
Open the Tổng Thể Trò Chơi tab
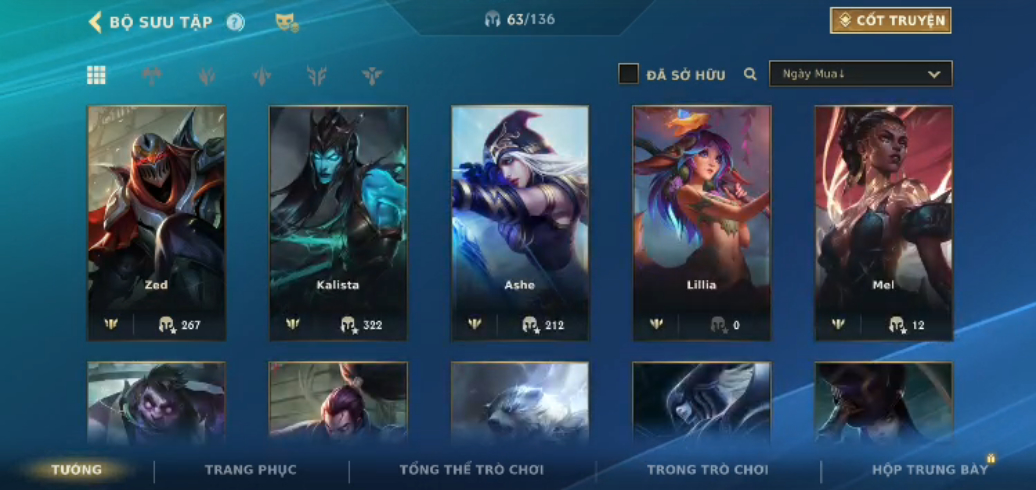[x=472, y=469]
